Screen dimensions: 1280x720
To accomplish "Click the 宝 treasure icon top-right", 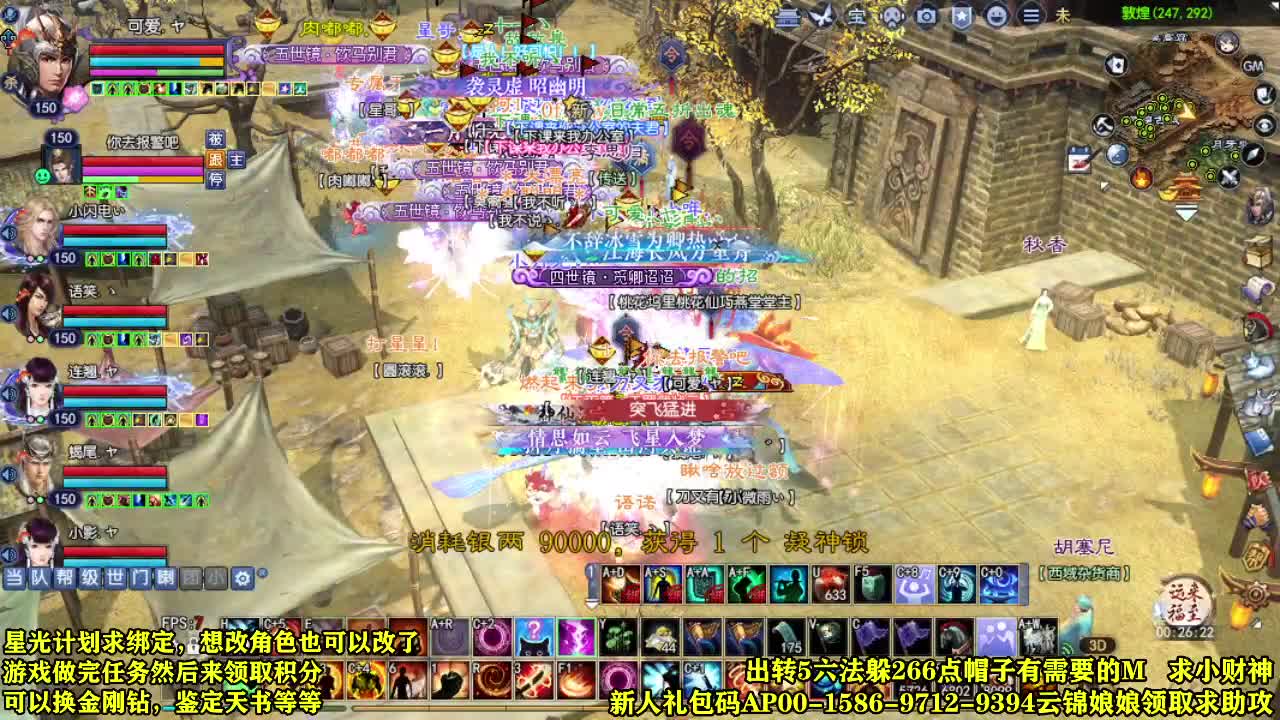I will [858, 16].
